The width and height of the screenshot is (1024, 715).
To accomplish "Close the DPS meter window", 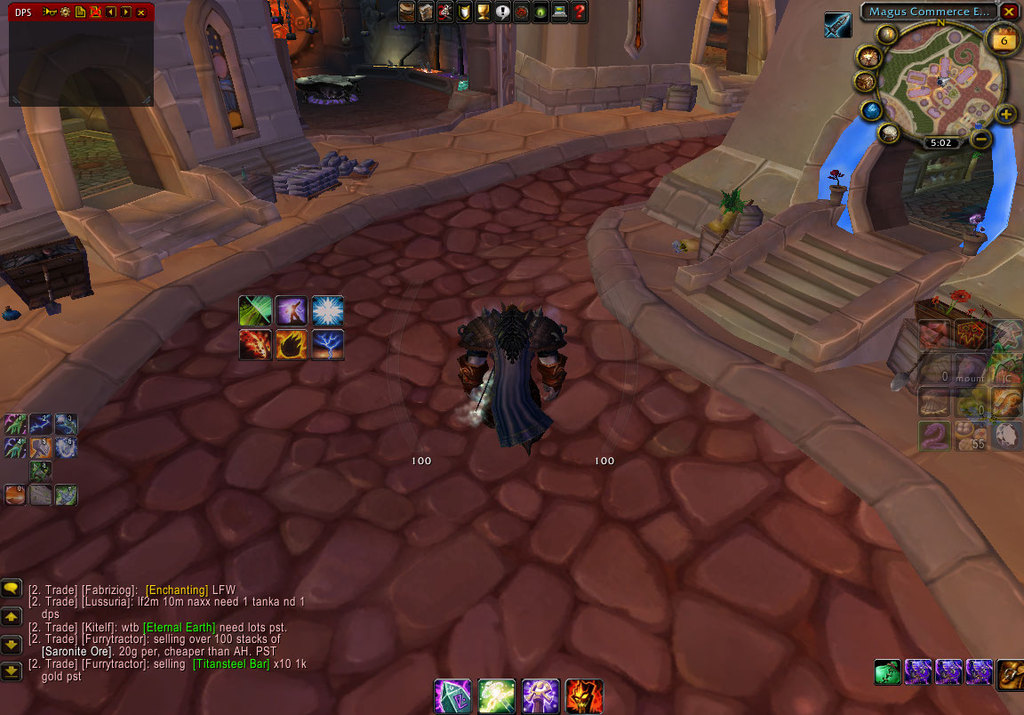I will tap(140, 11).
